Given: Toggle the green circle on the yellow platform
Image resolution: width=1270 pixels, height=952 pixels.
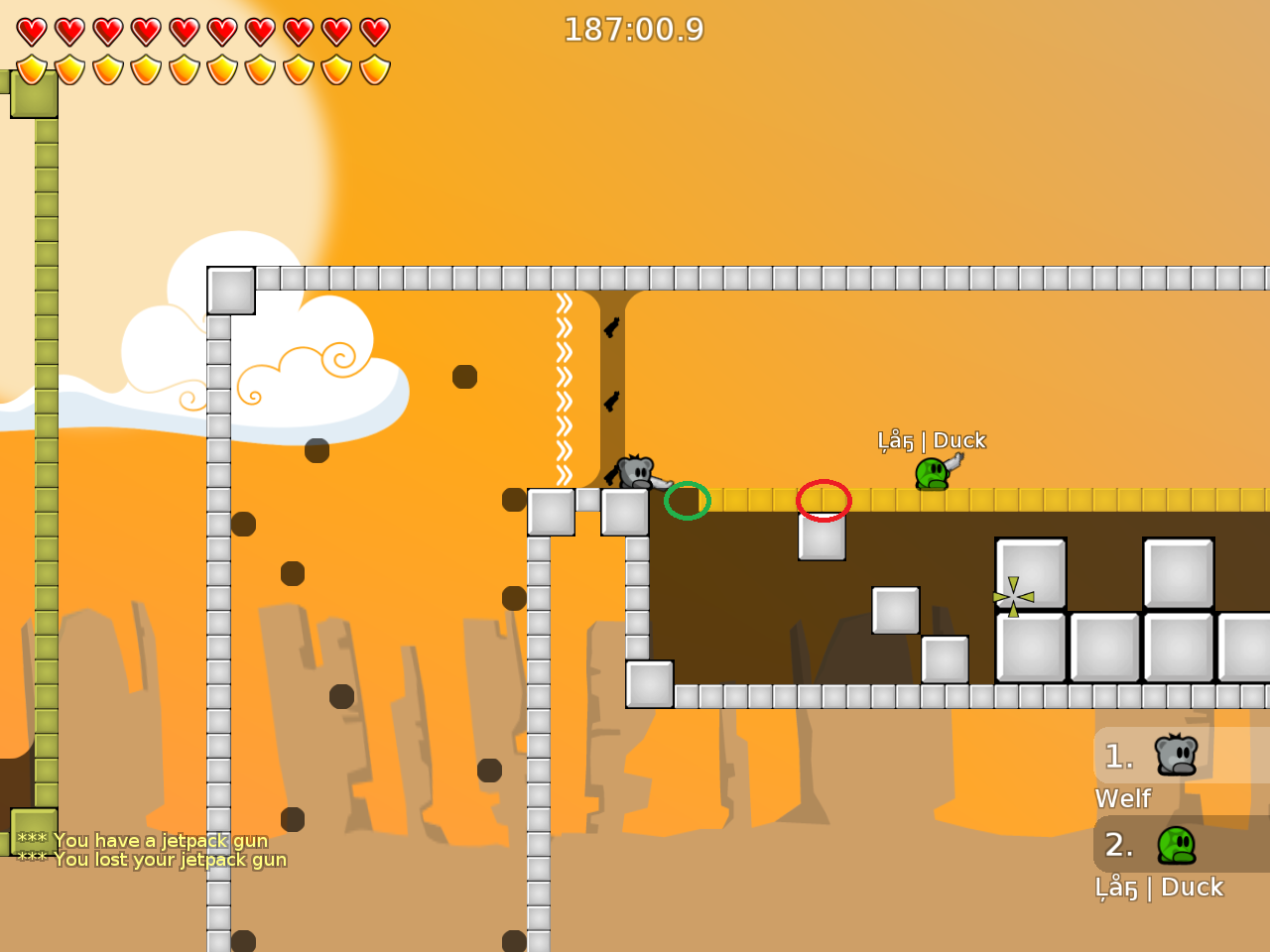Looking at the screenshot, I should 689,501.
